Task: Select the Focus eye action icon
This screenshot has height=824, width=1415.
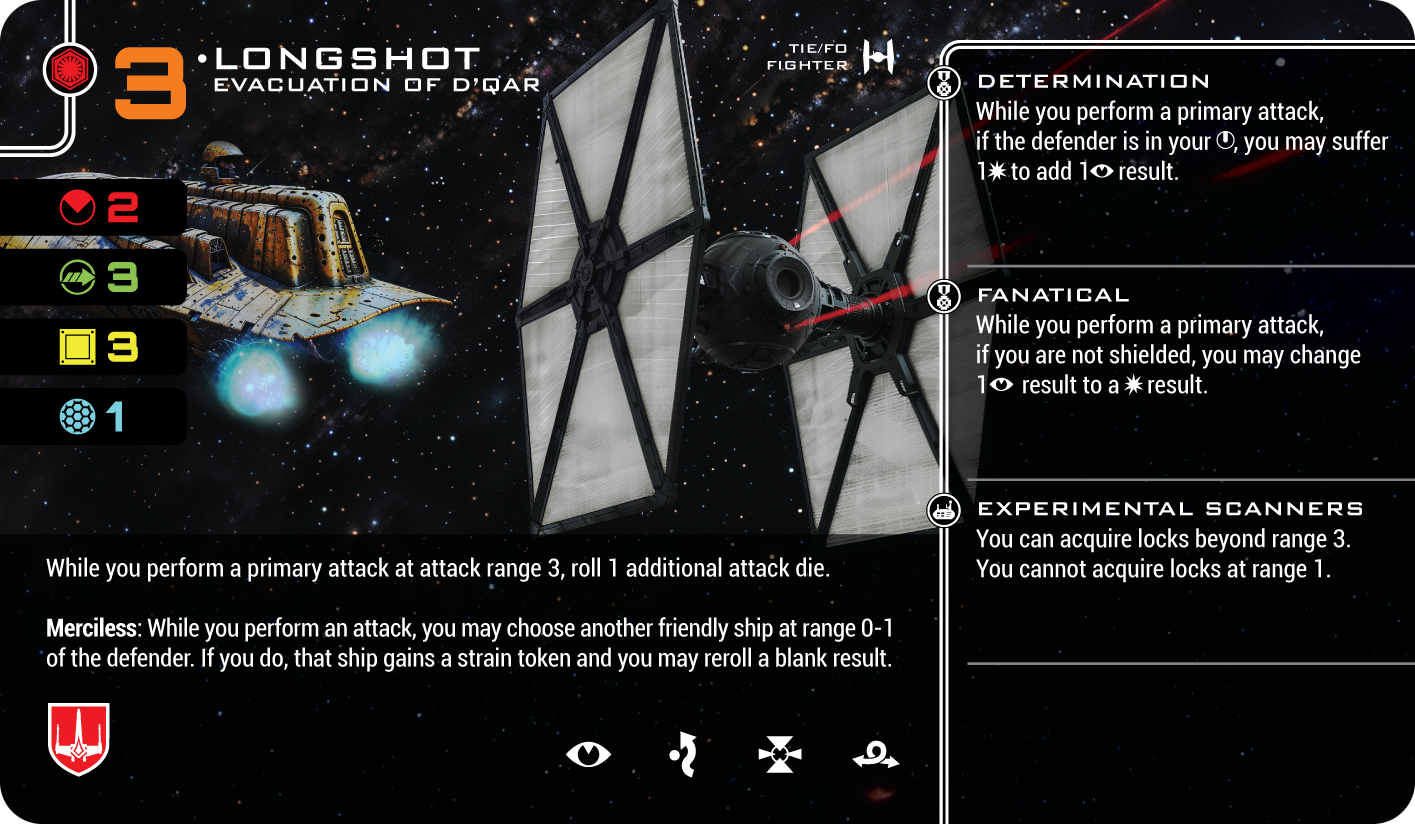Action: [x=588, y=753]
